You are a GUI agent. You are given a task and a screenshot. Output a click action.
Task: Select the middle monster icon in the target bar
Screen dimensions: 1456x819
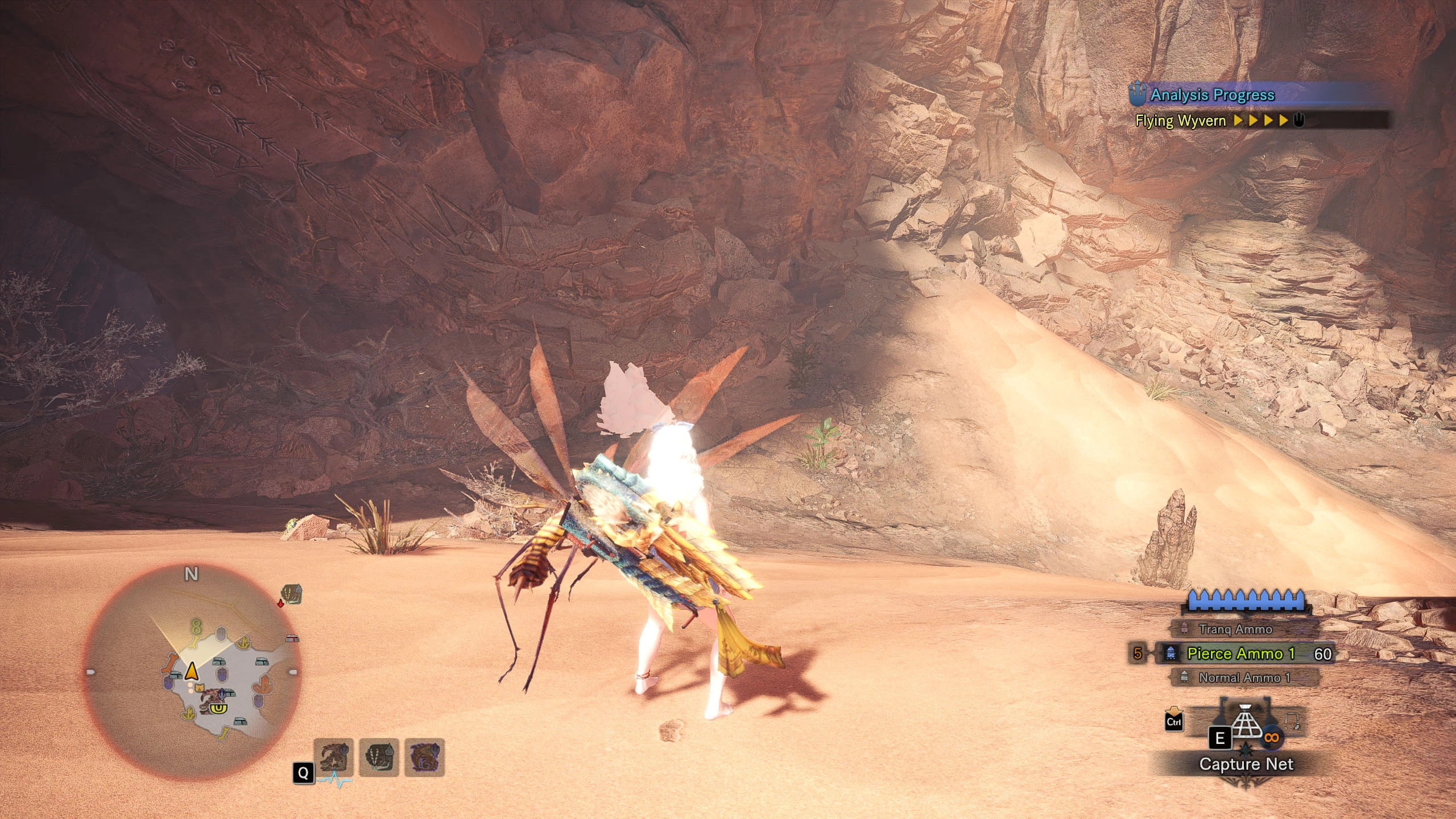pyautogui.click(x=379, y=757)
